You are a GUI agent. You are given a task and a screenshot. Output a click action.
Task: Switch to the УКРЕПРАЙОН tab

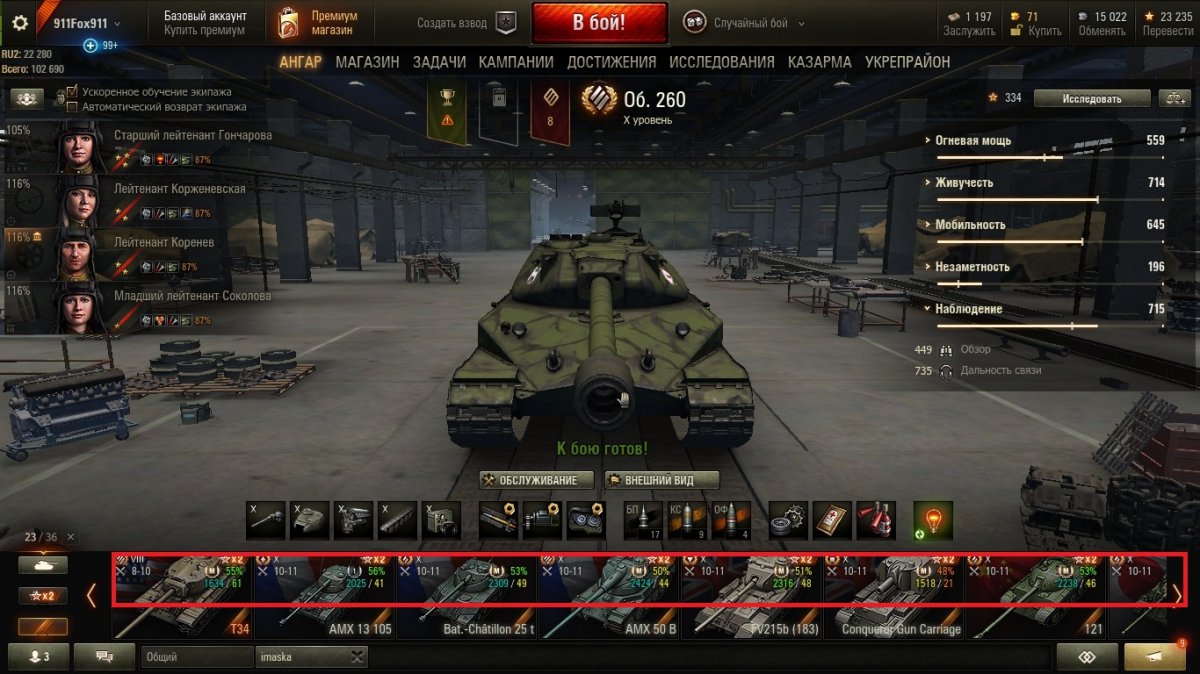tap(907, 62)
